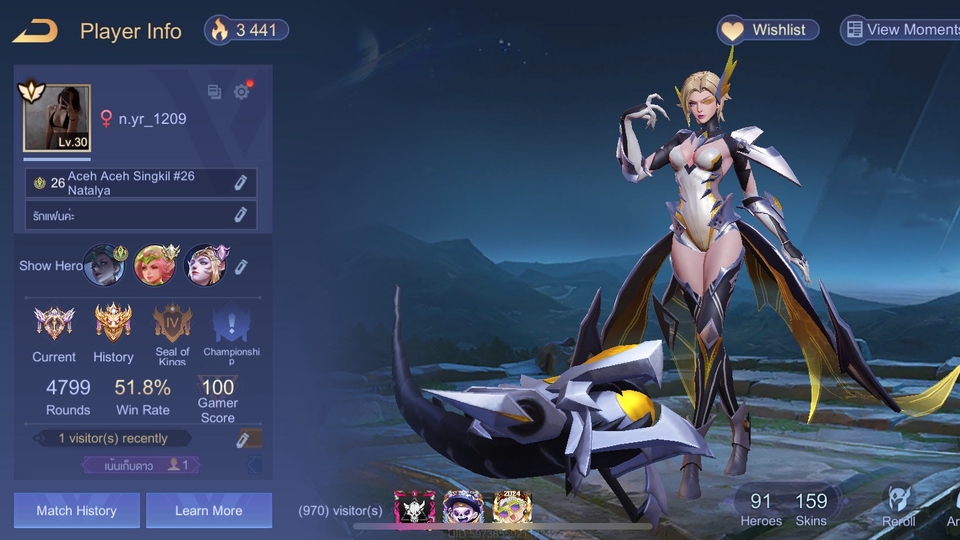960x540 pixels.
Task: Open the Seal of Kings badge
Action: pyautogui.click(x=172, y=324)
